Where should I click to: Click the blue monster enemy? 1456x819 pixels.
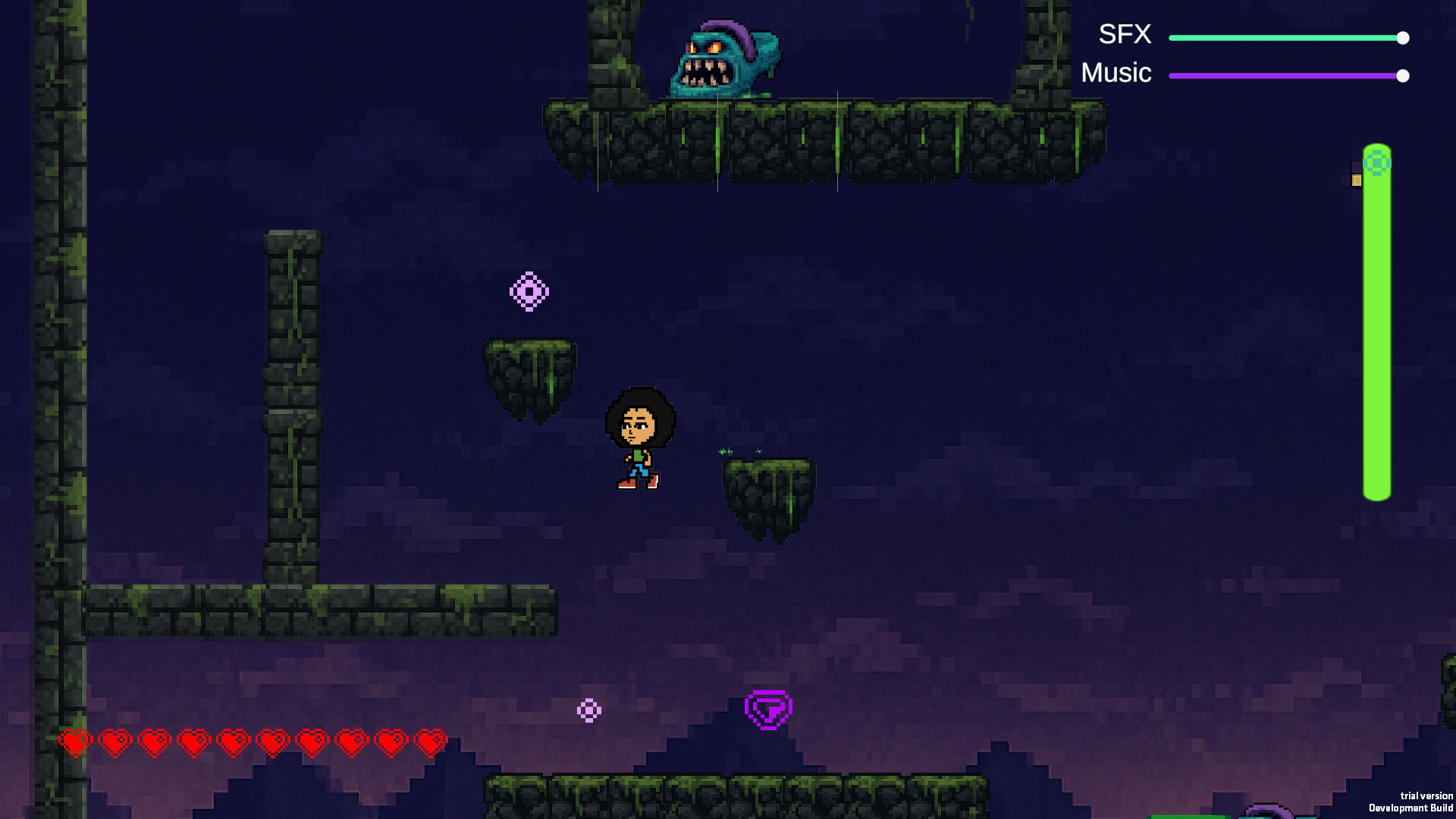(x=724, y=53)
